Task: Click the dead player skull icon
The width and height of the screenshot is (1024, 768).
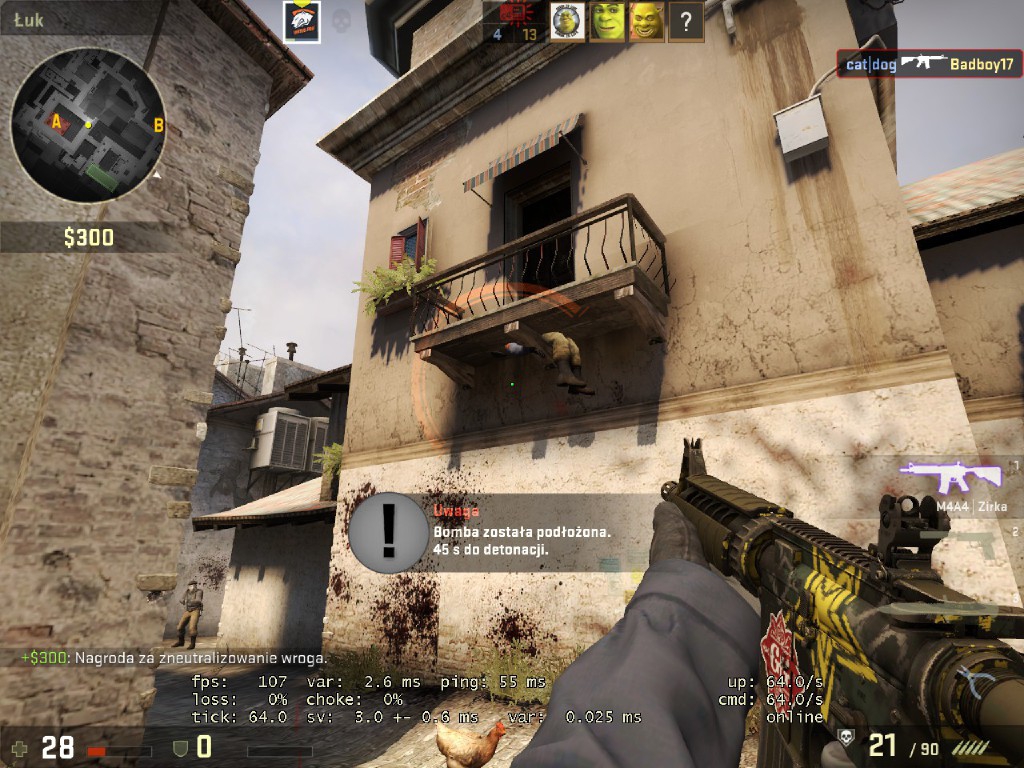Action: pos(340,19)
